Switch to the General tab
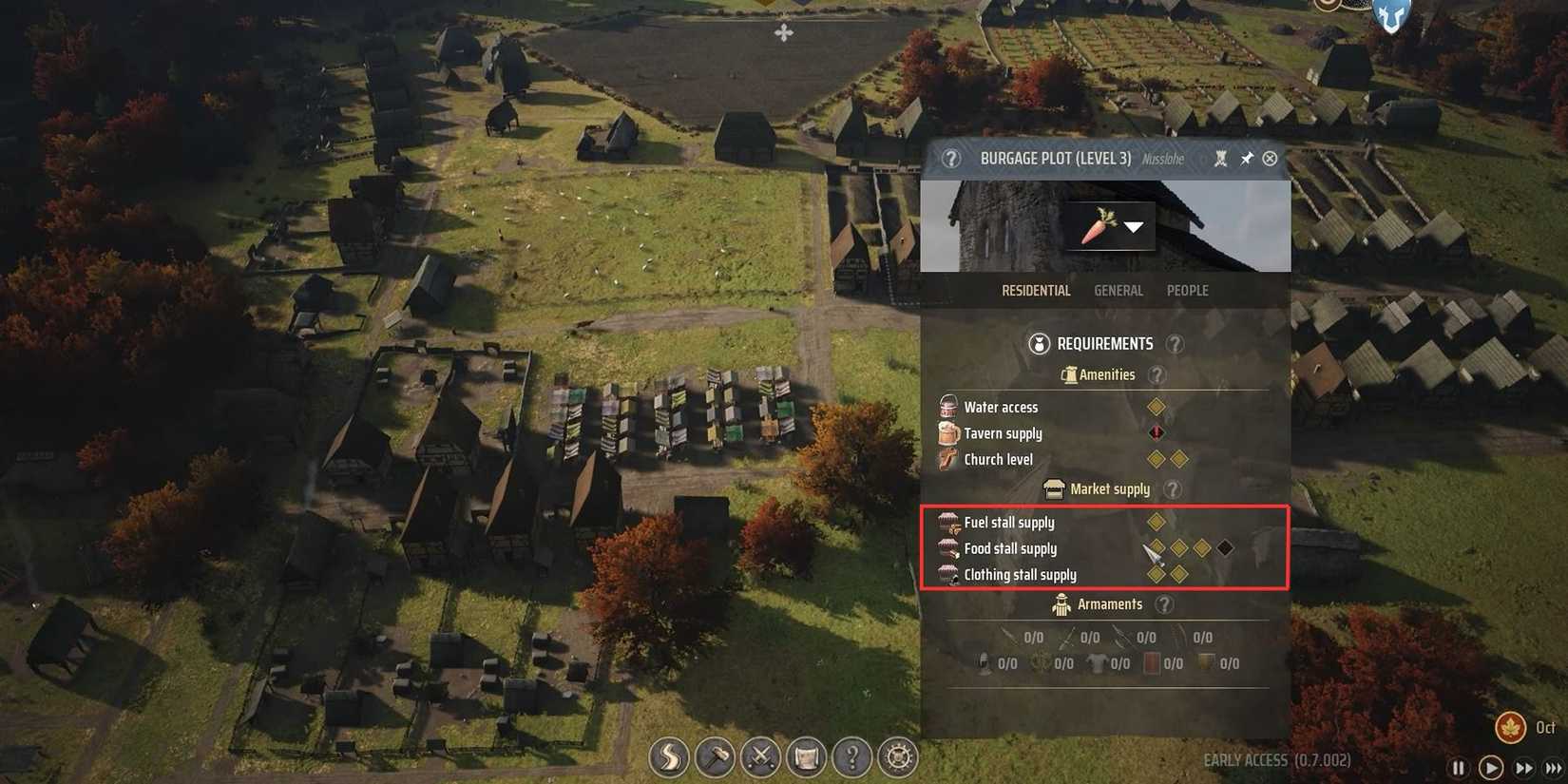This screenshot has height=784, width=1568. 1119,290
